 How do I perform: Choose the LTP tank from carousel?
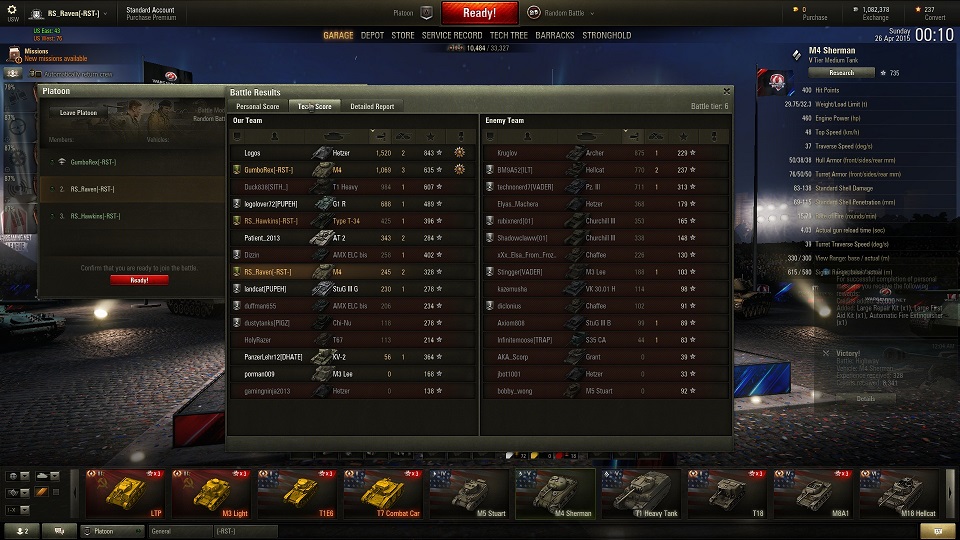(127, 494)
